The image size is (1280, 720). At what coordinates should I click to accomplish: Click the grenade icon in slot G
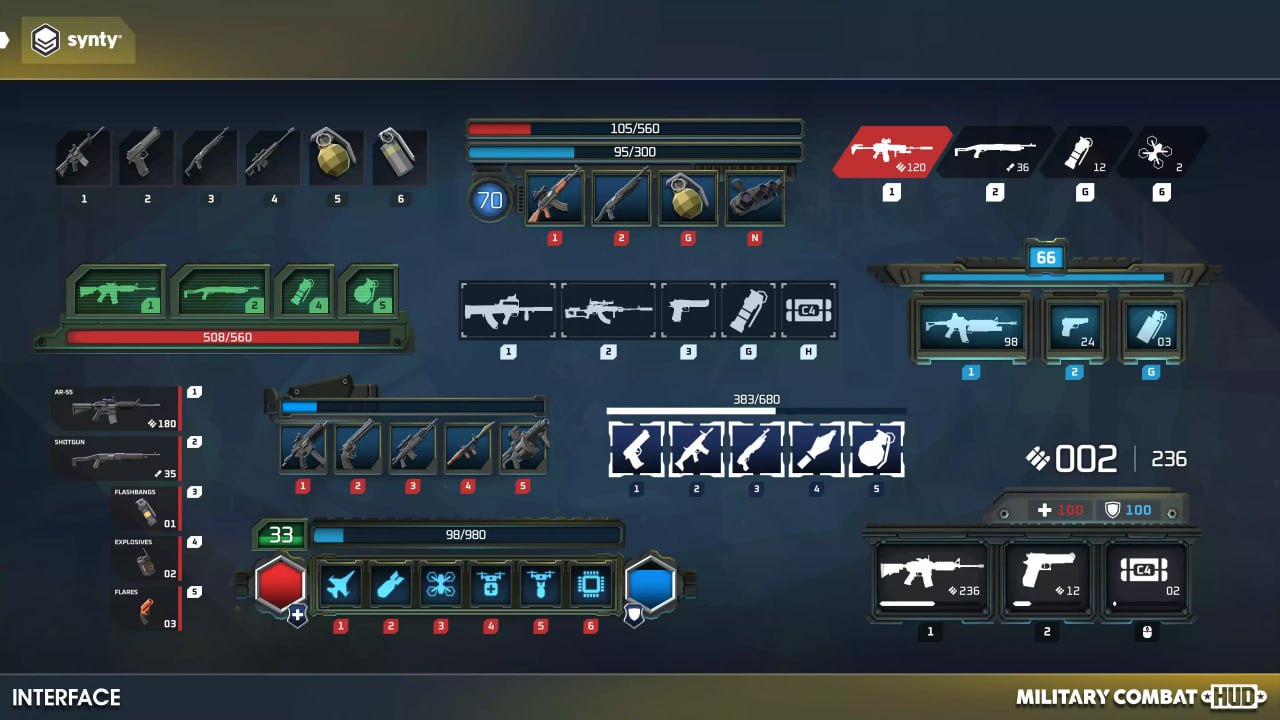[x=687, y=198]
